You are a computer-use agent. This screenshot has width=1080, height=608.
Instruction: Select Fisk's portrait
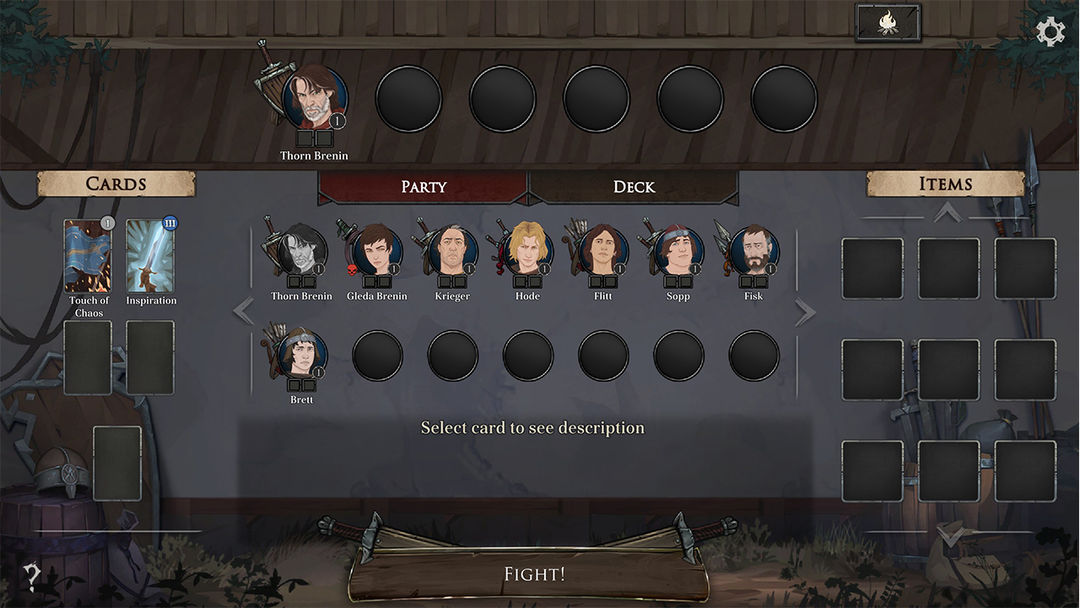click(754, 251)
